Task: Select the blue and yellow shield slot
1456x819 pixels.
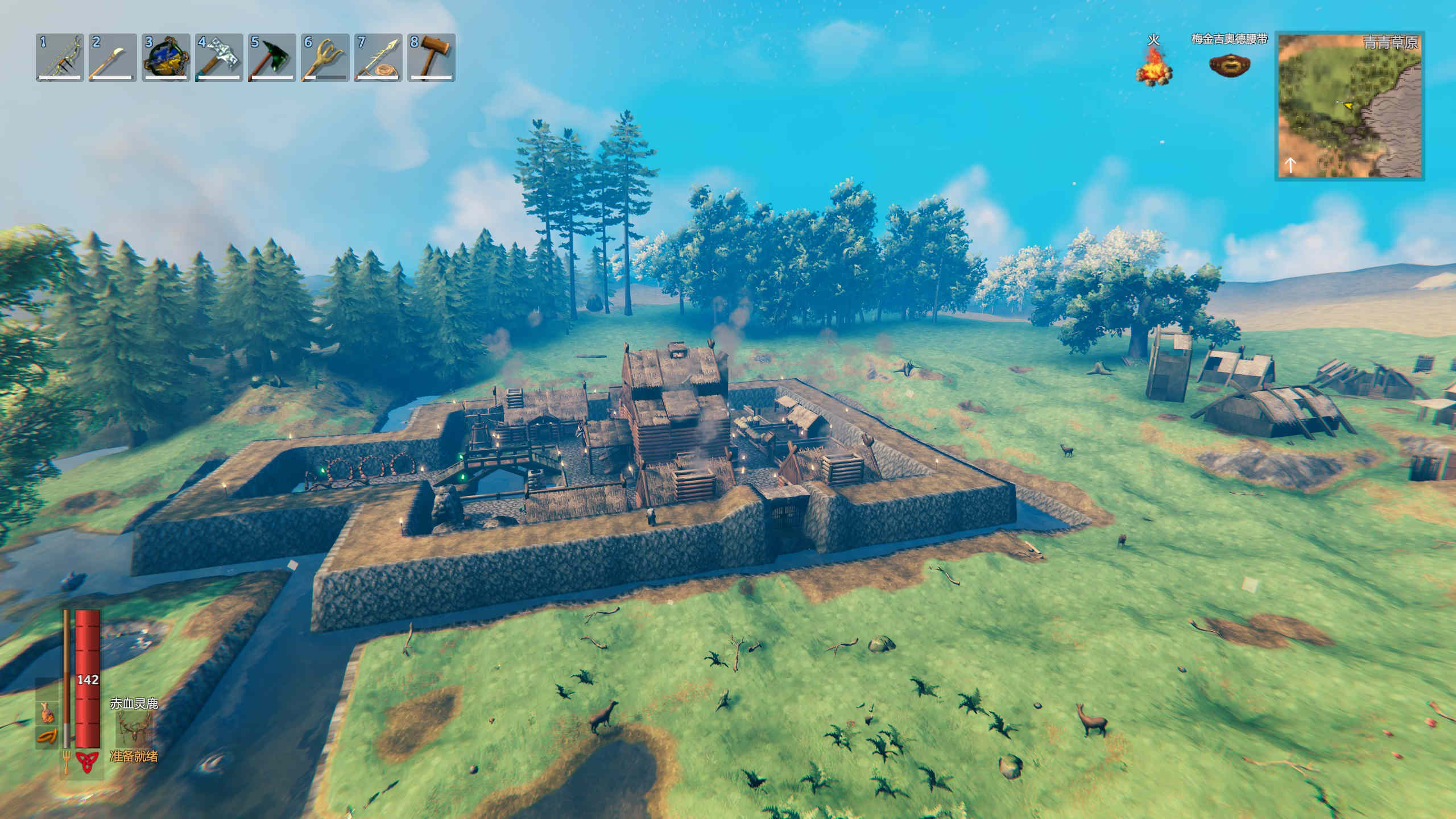Action: point(166,57)
